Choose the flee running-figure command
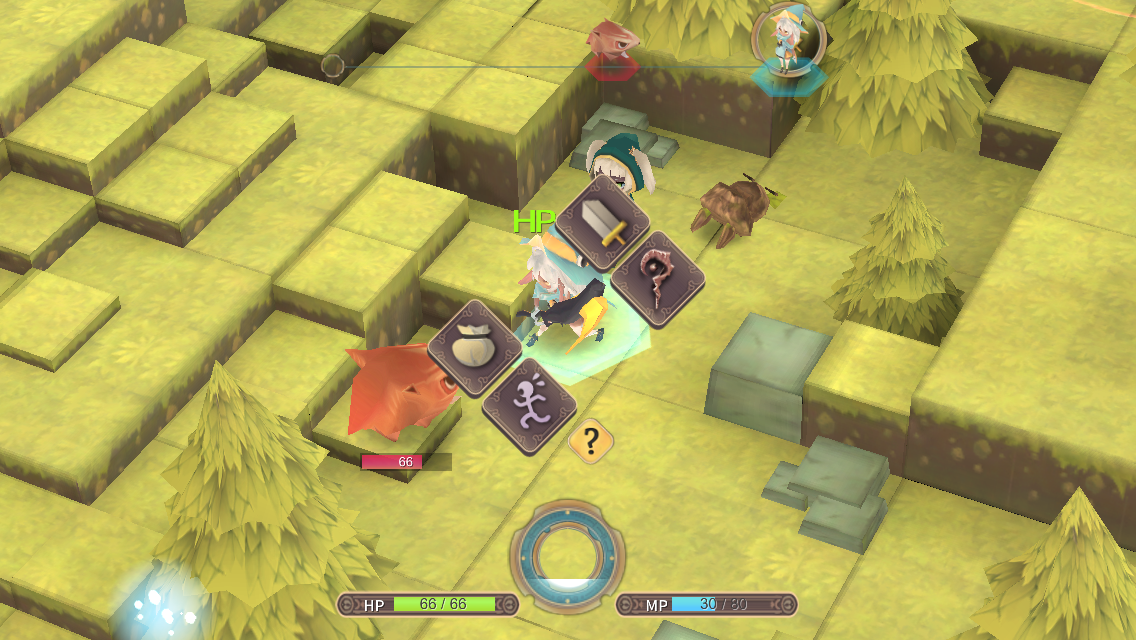 tap(529, 405)
